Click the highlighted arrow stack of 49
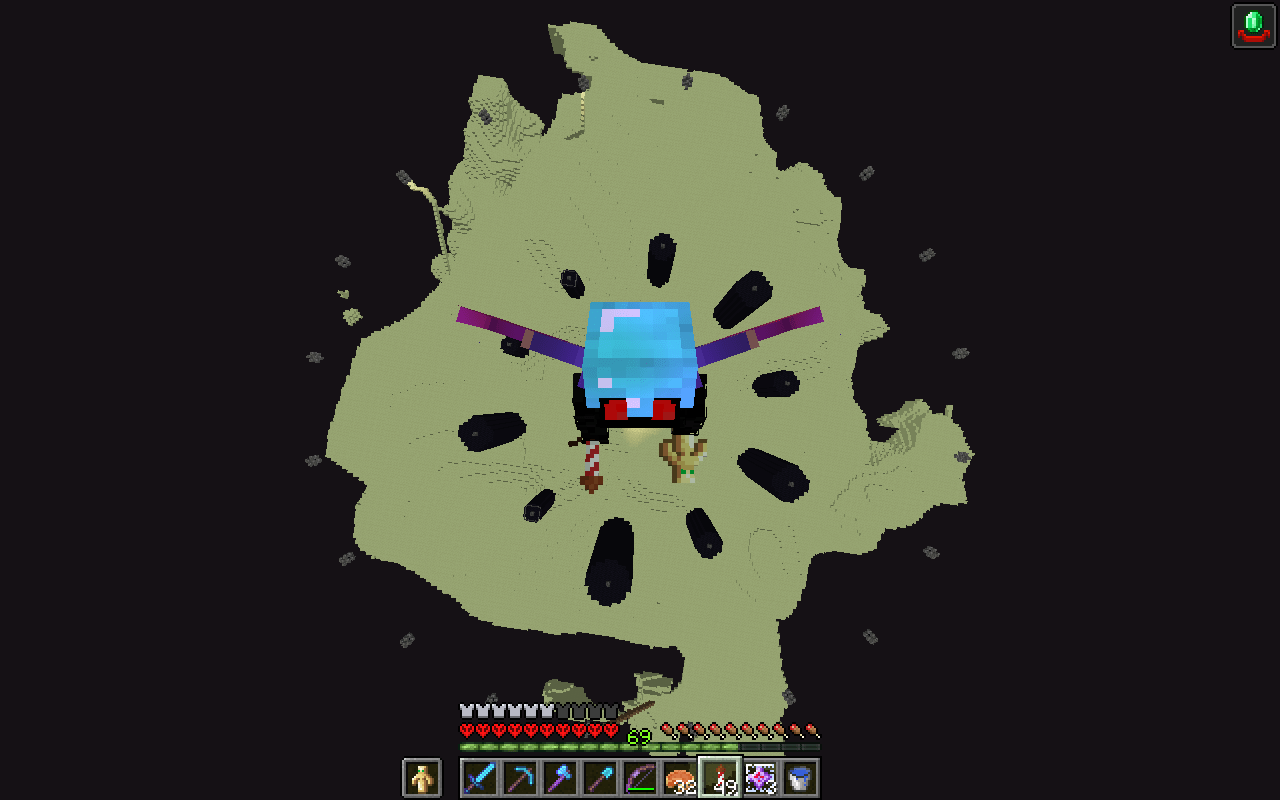This screenshot has width=1280, height=800. click(718, 777)
